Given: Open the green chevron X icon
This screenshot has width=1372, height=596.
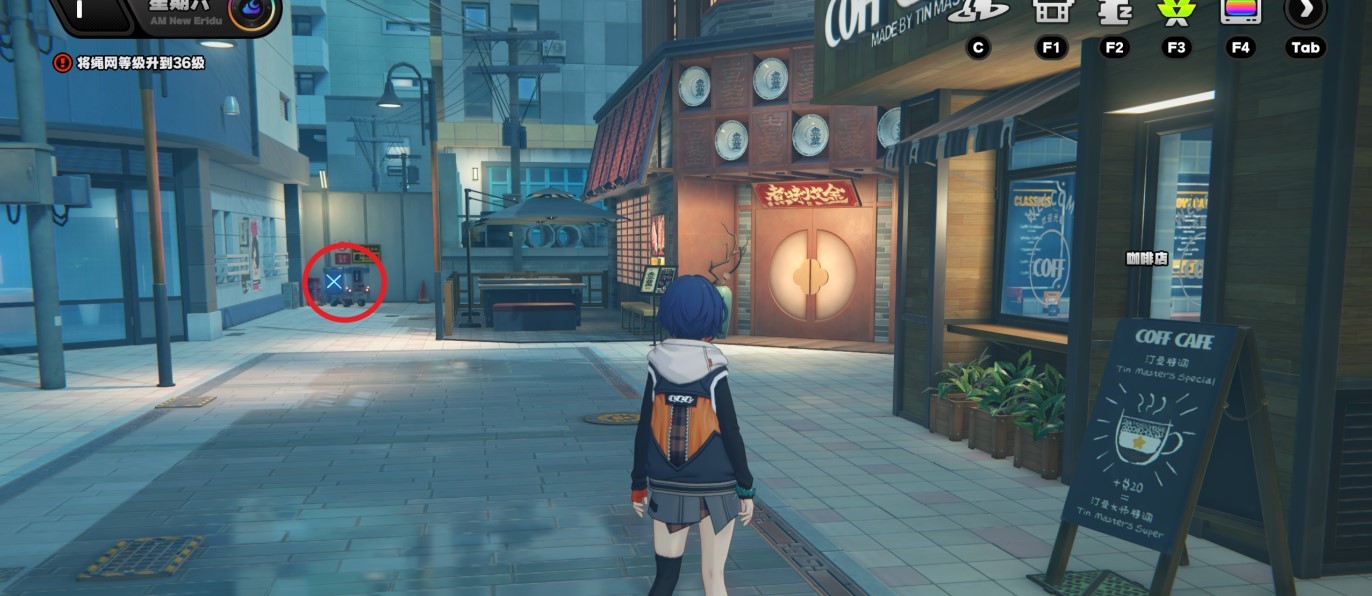Looking at the screenshot, I should (x=1175, y=10).
